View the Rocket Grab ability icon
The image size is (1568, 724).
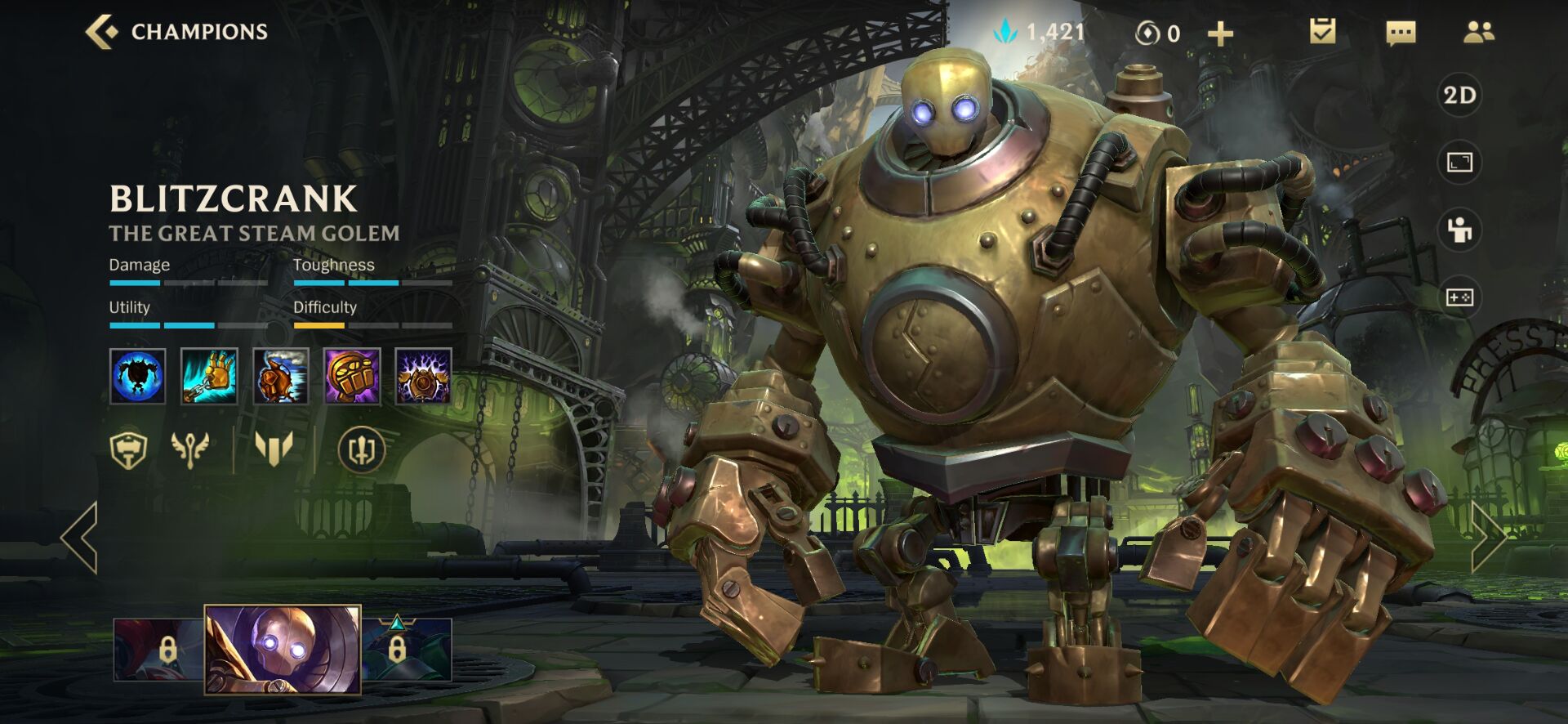click(x=209, y=376)
